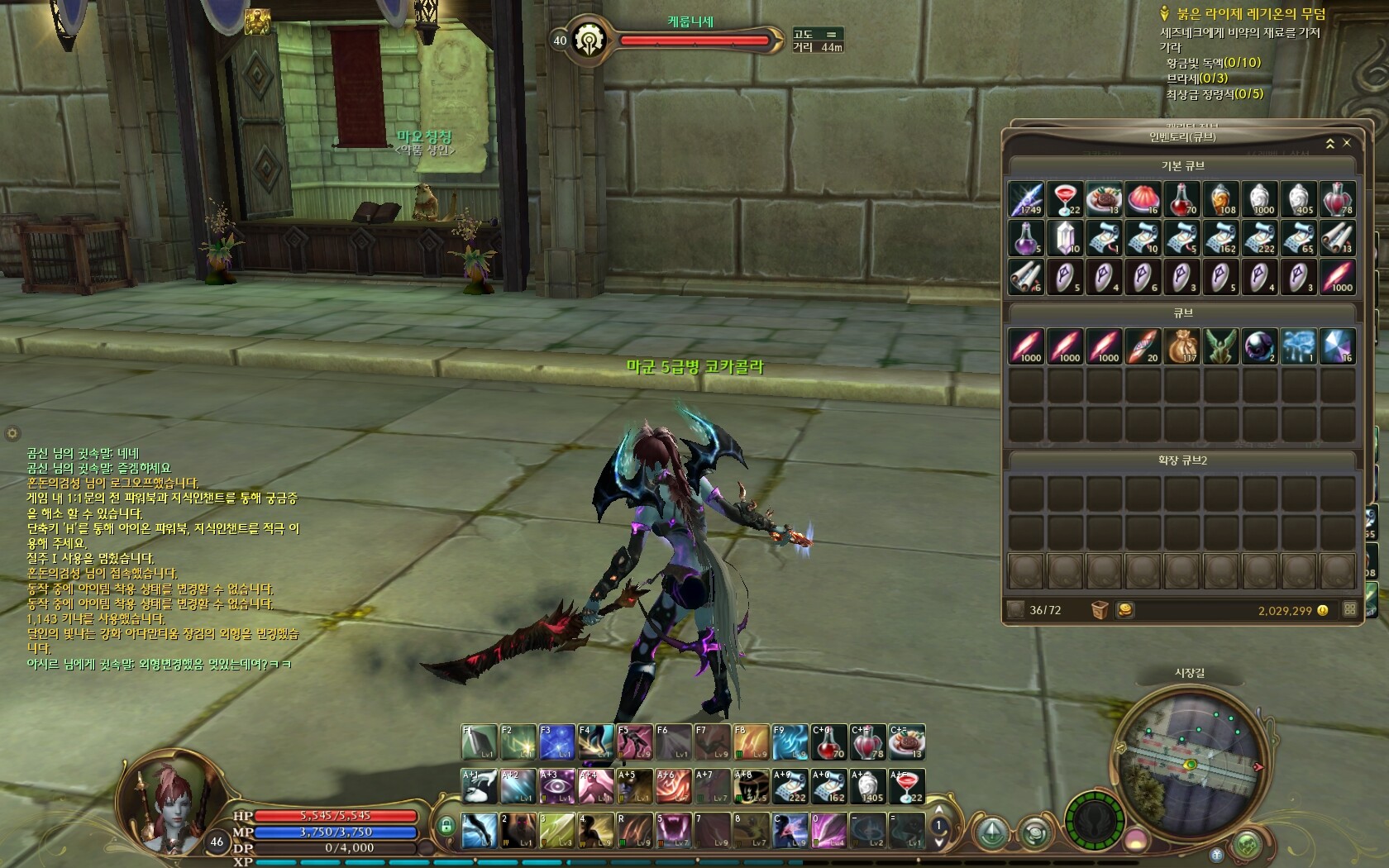Activate the F3 blue starburst skill

coord(557,742)
